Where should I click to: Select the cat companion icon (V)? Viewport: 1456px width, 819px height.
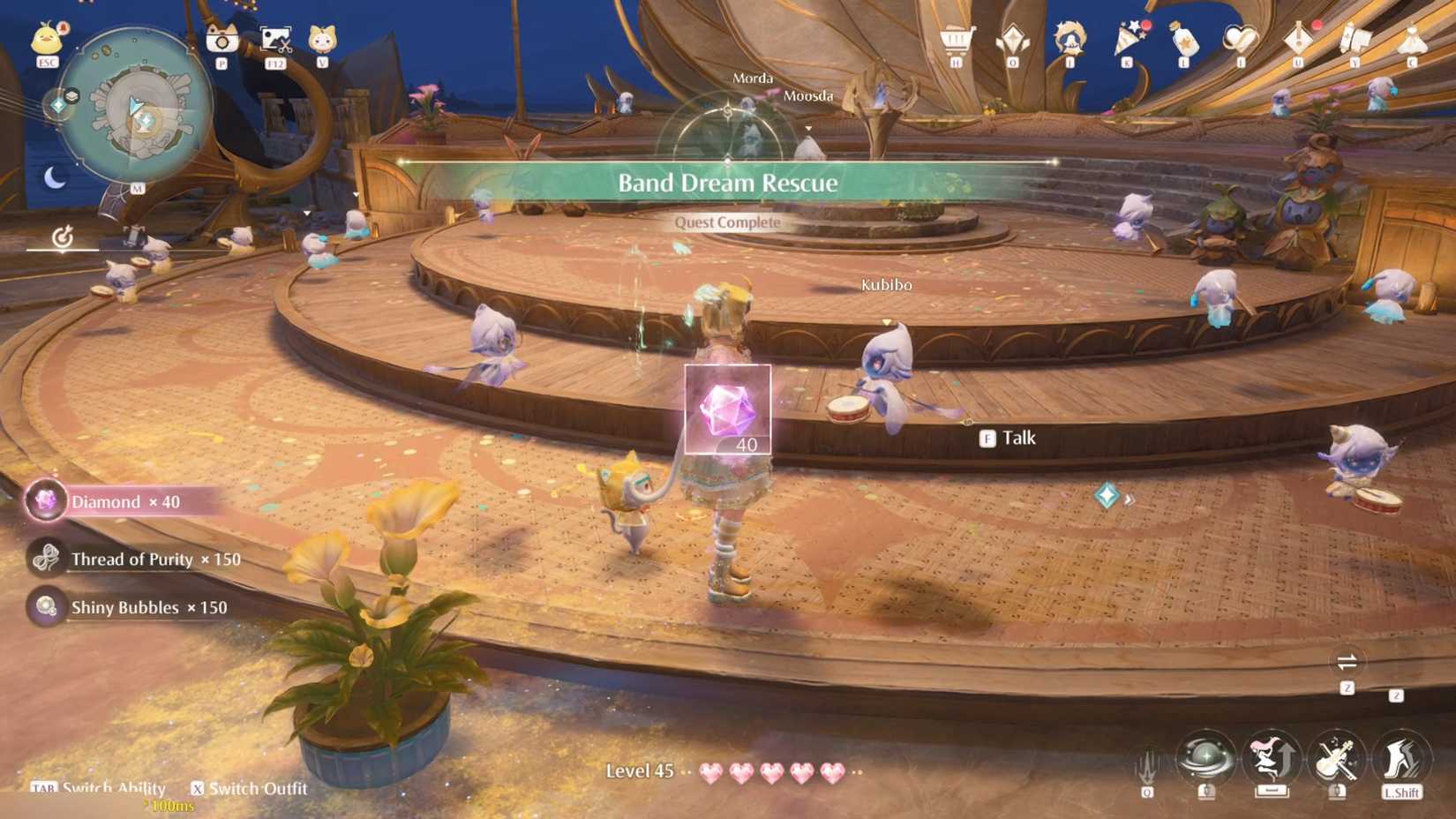[x=322, y=37]
